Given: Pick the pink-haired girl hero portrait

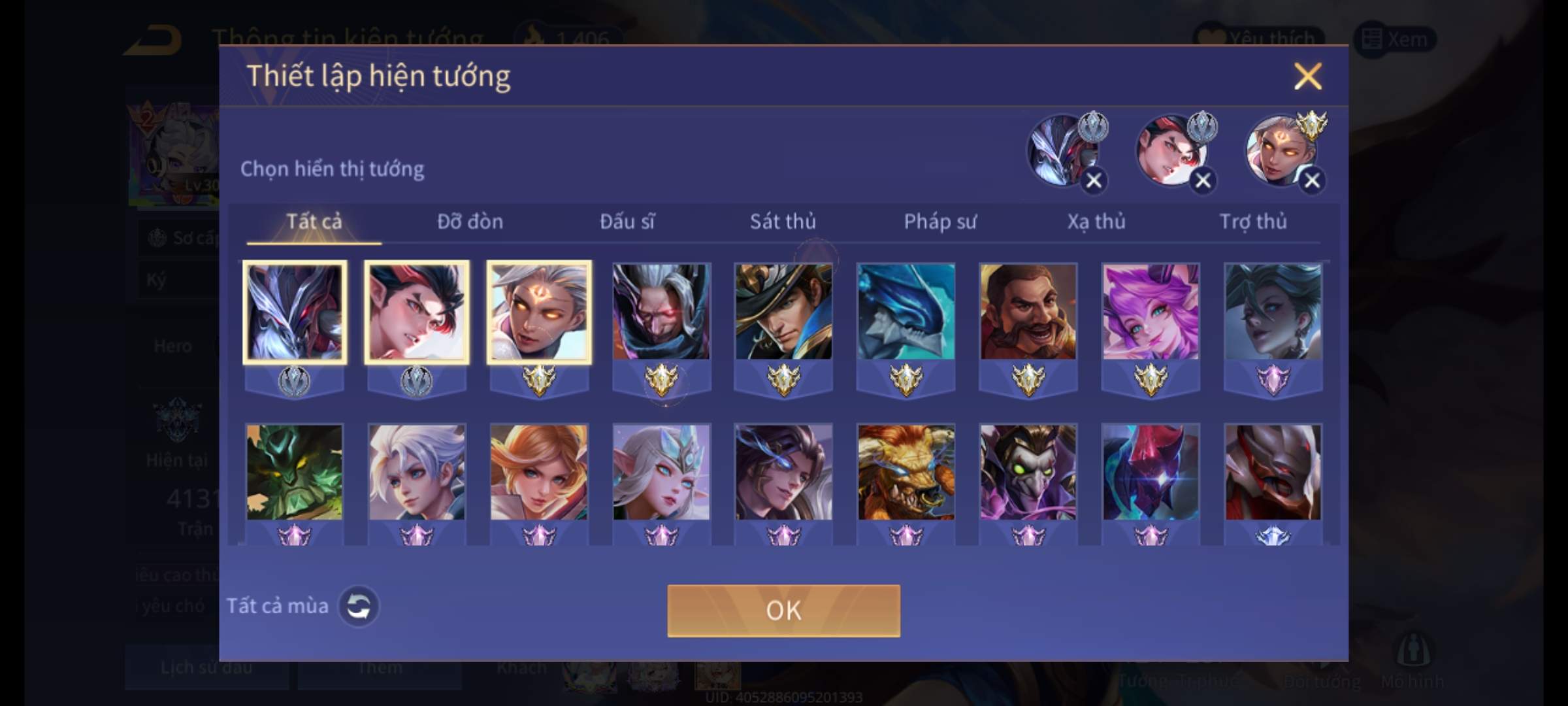Looking at the screenshot, I should point(1151,312).
